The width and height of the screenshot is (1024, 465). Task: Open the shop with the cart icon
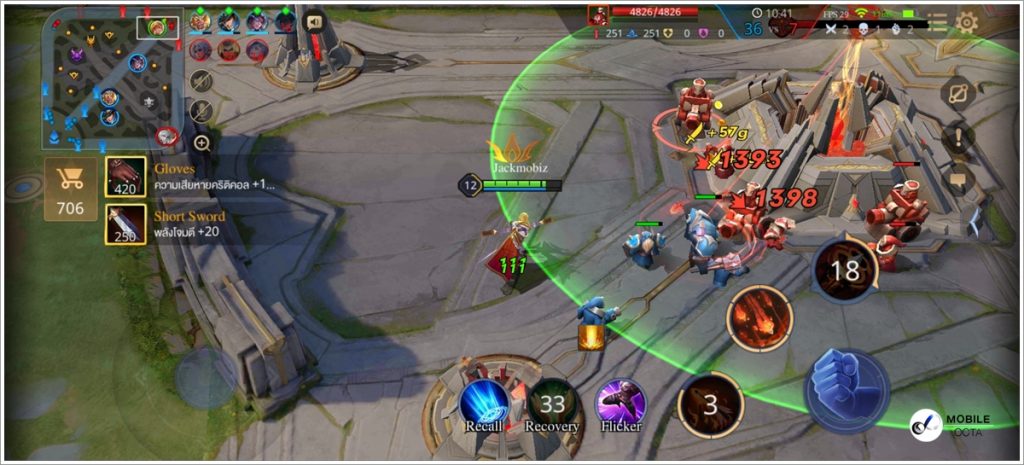[71, 188]
